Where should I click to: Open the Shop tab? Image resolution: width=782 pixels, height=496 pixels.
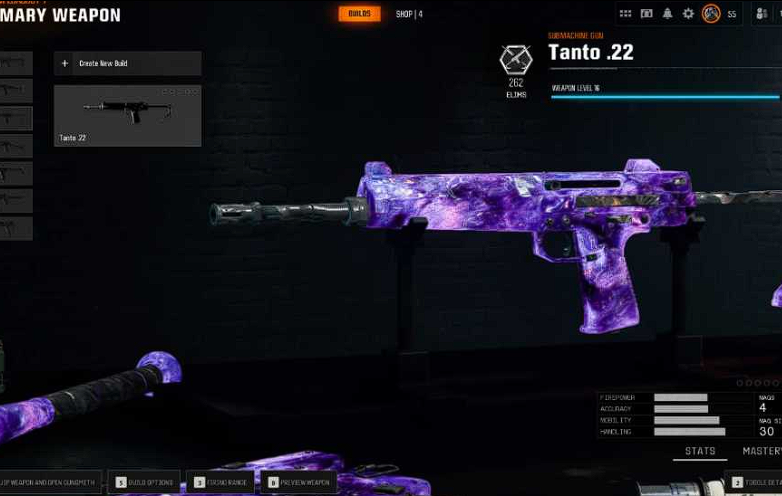(408, 14)
